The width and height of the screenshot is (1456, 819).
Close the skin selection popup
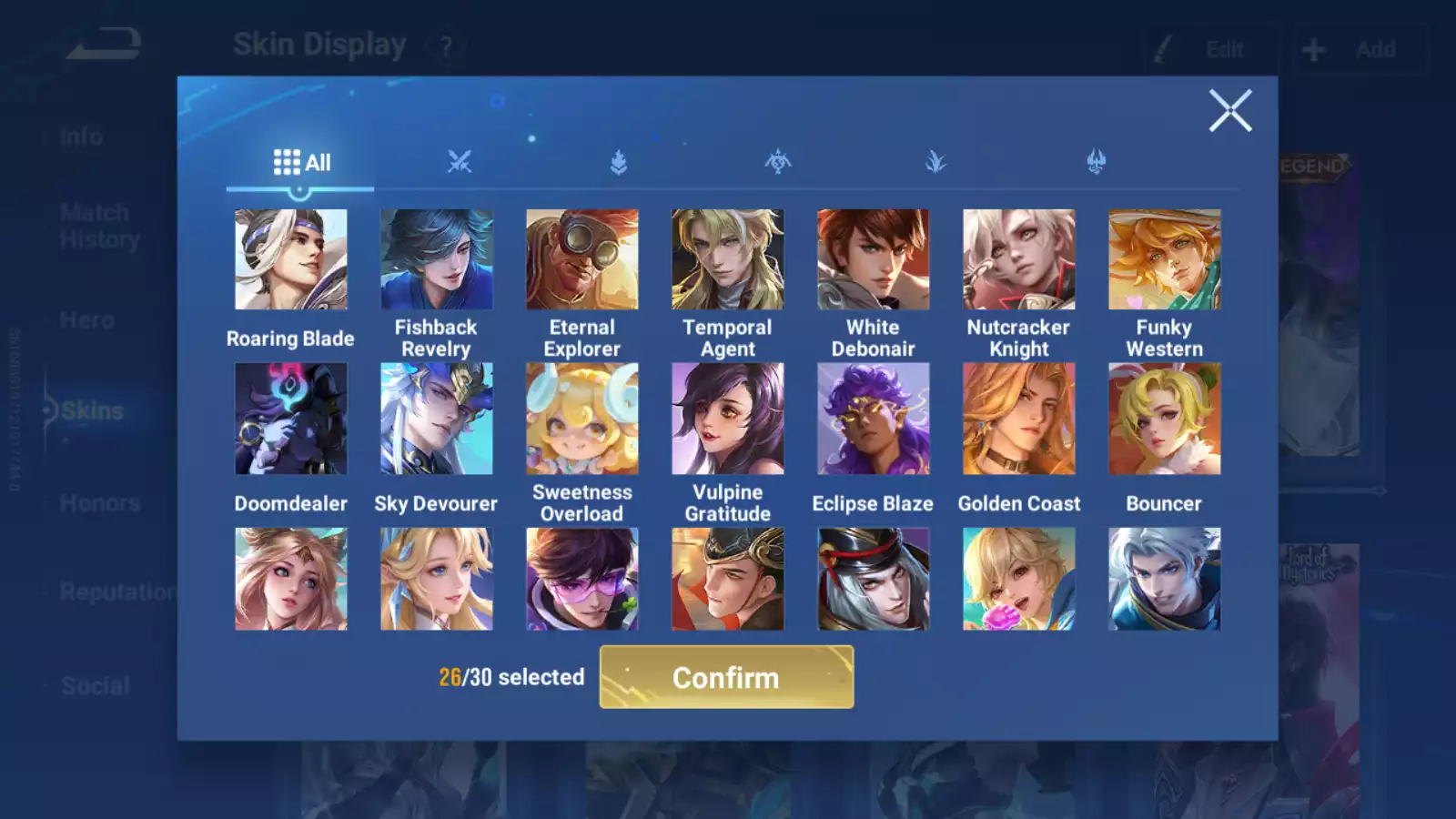[x=1230, y=111]
